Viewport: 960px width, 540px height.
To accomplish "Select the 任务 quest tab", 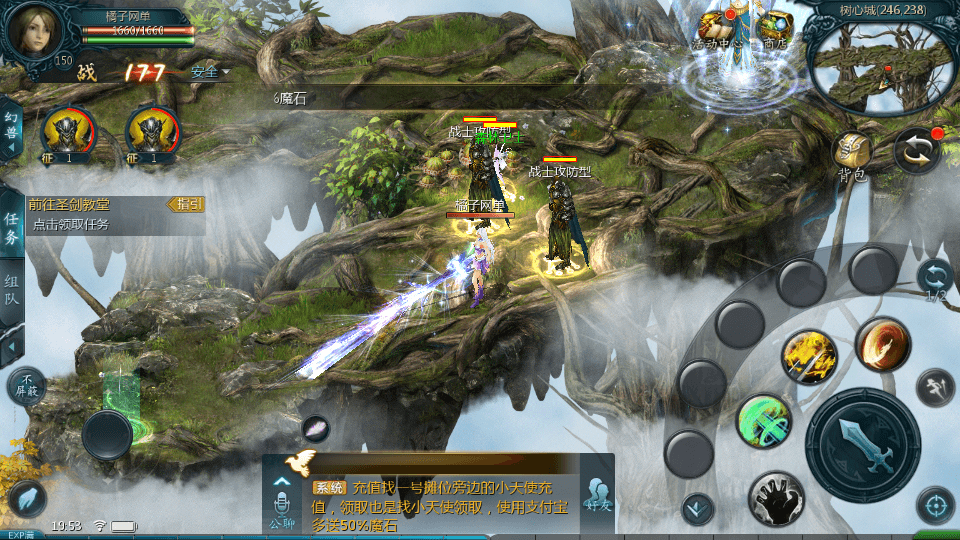I will 12,228.
